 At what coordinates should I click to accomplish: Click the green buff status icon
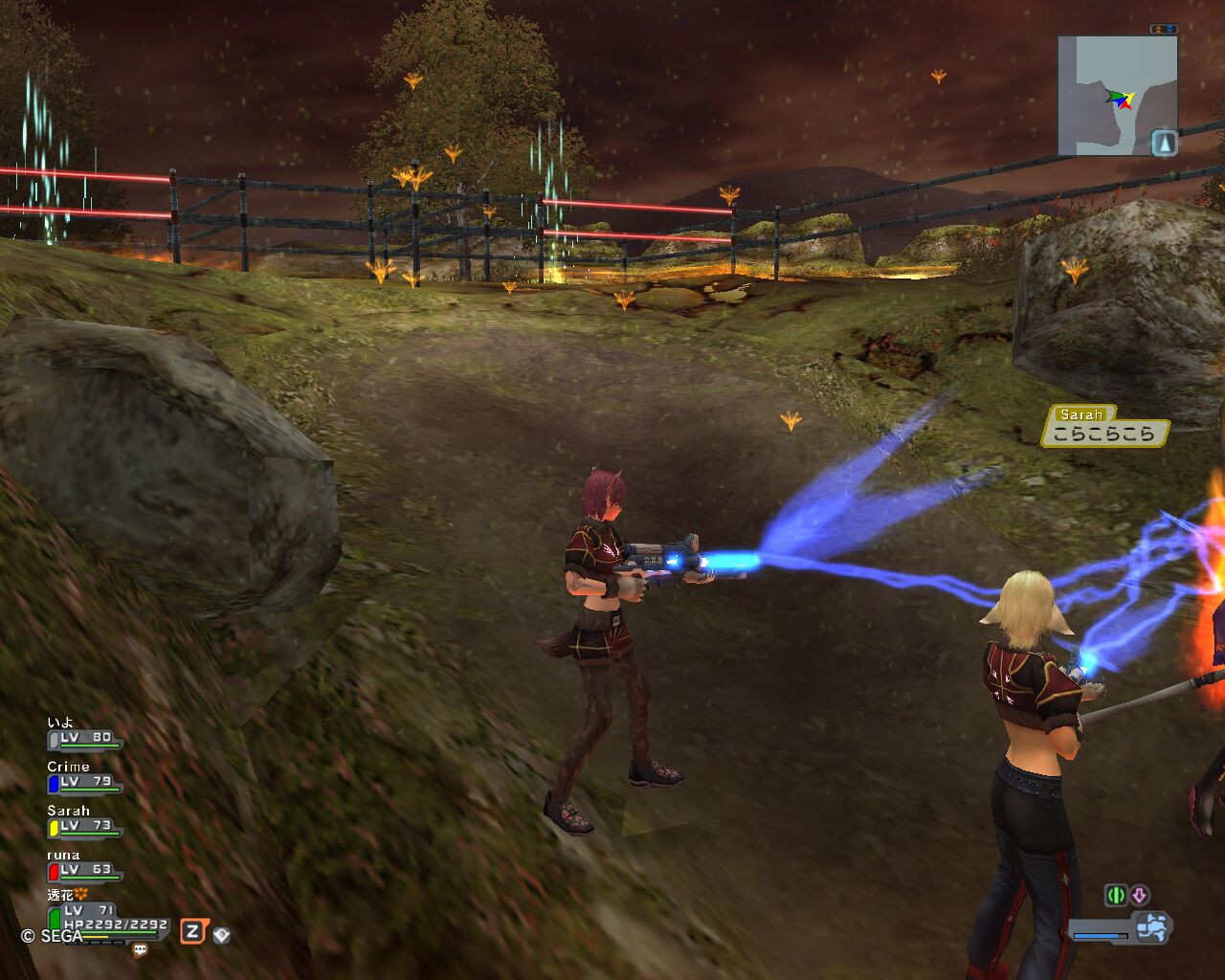[1115, 896]
